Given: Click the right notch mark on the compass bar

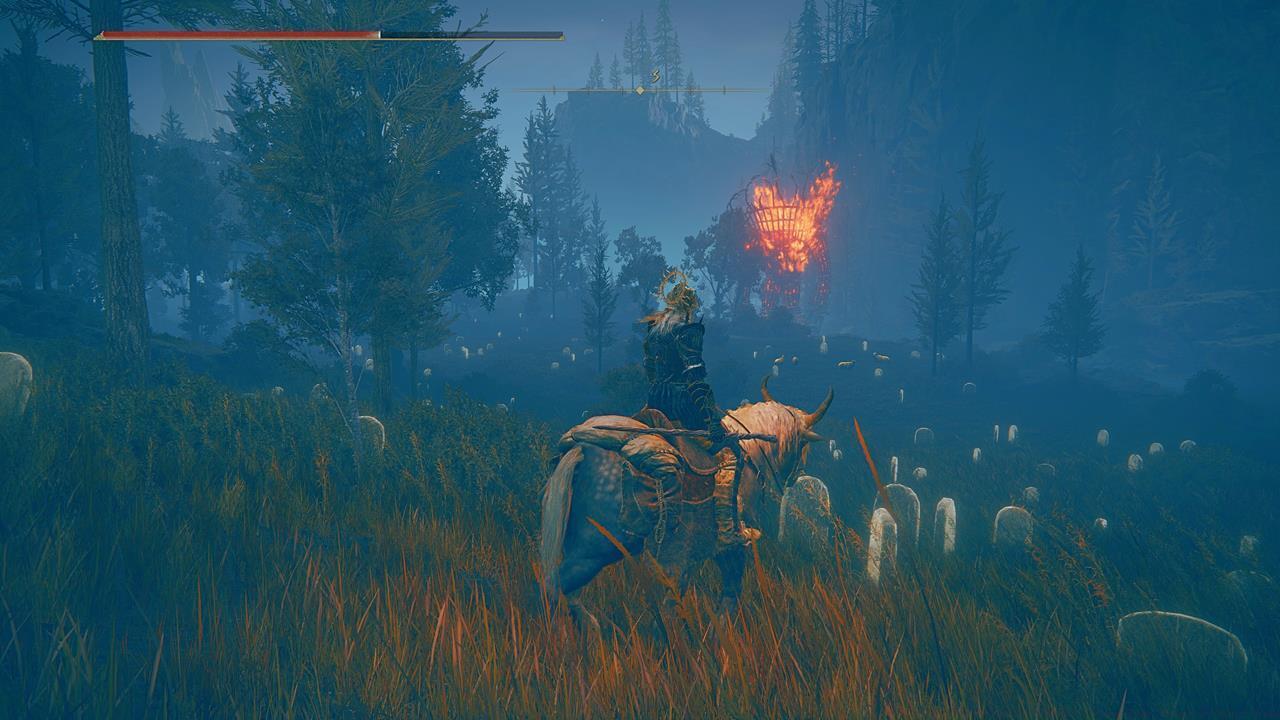Looking at the screenshot, I should point(724,90).
